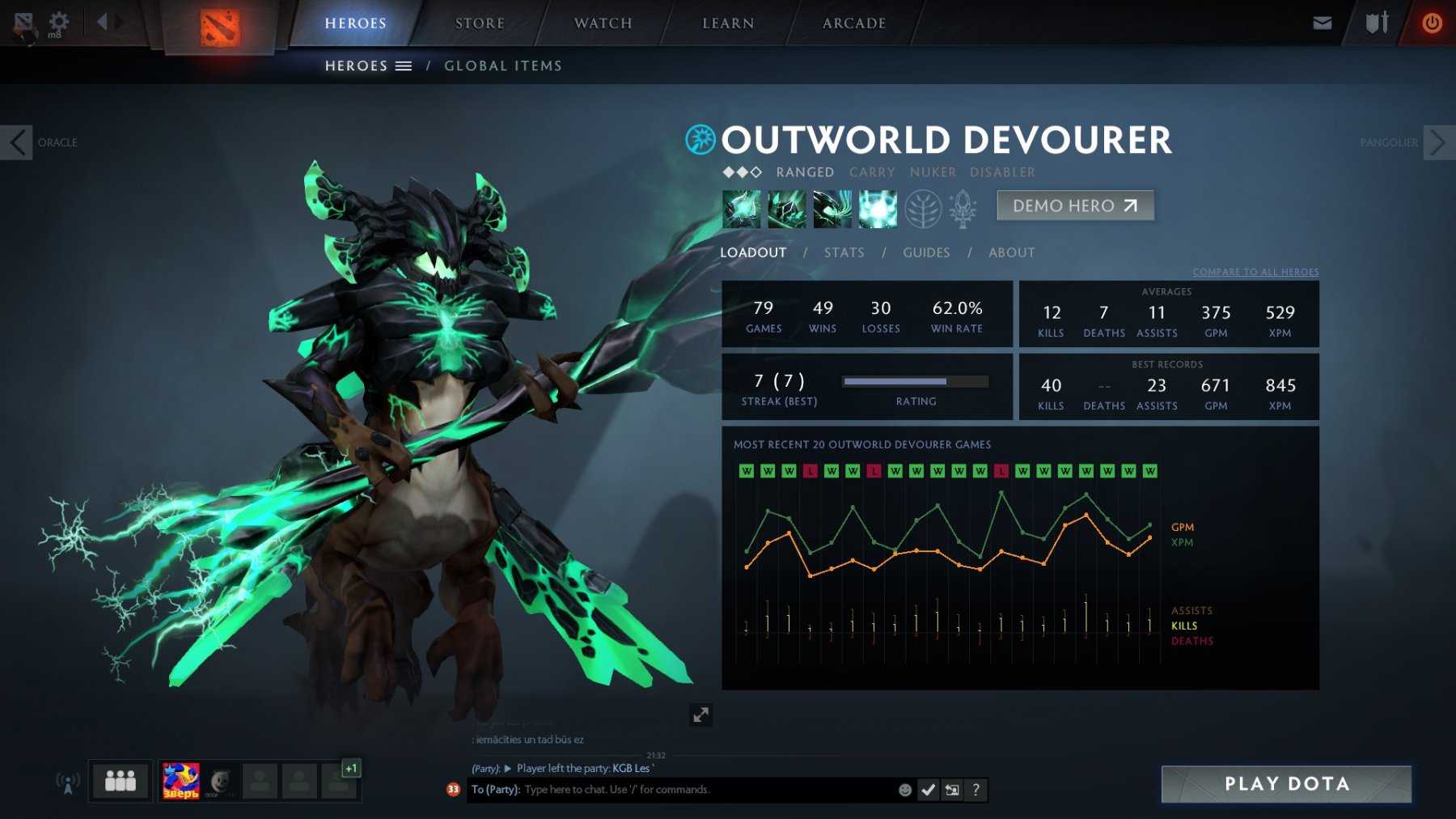The height and width of the screenshot is (819, 1456).
Task: Open the chat emoticon picker
Action: 905,790
